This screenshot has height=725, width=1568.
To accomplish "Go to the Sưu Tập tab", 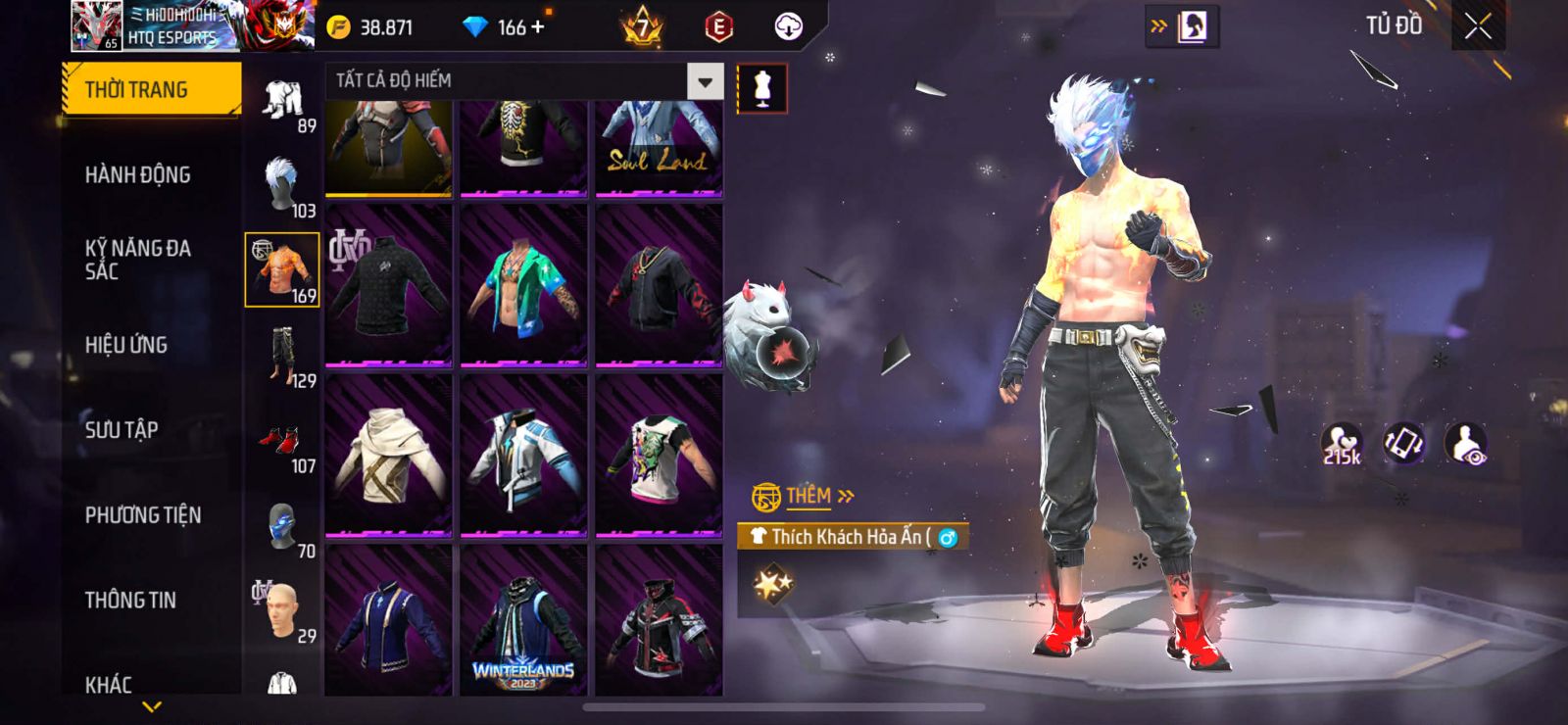I will pyautogui.click(x=122, y=430).
